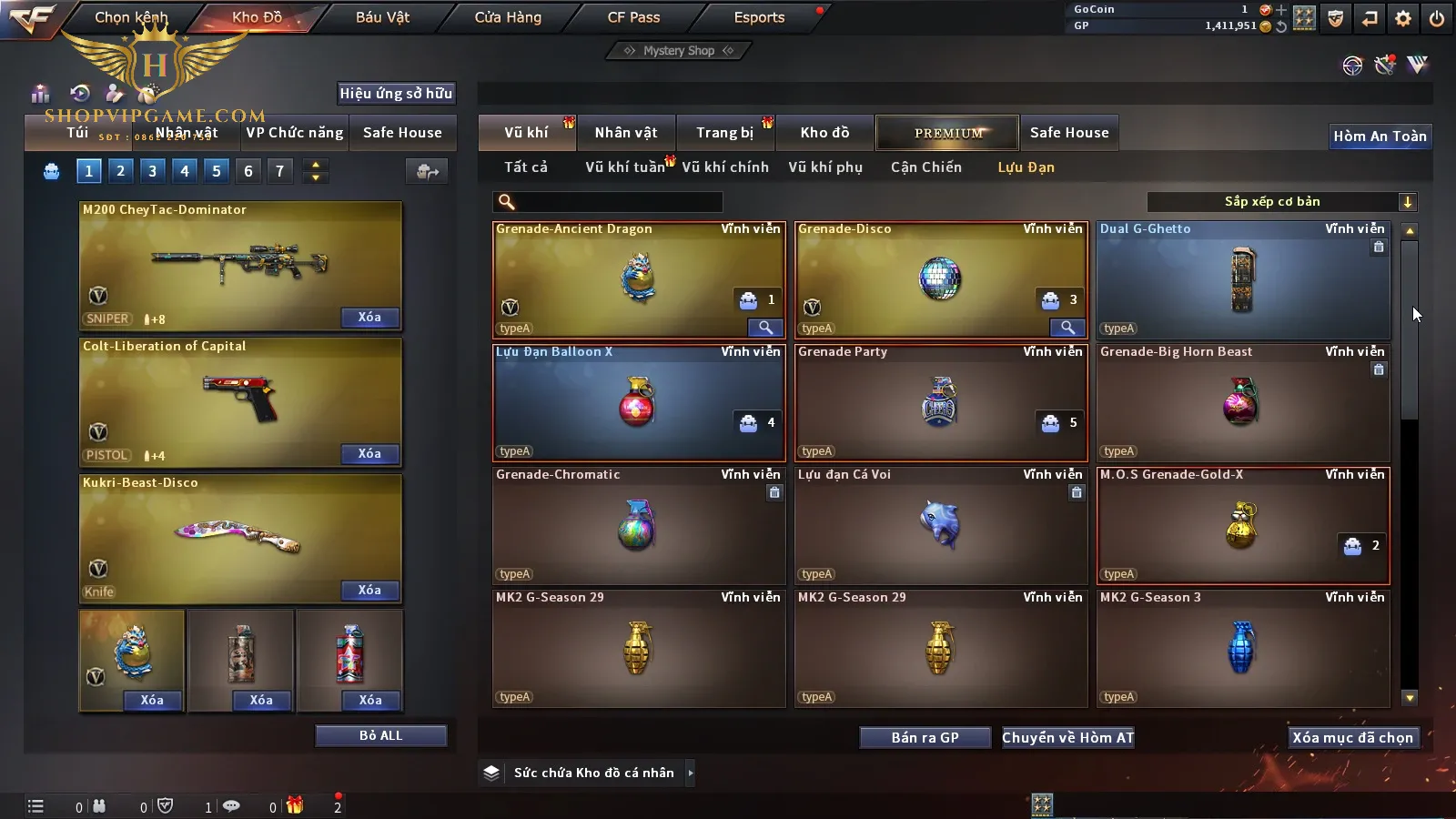This screenshot has height=819, width=1456.
Task: Switch to the Trang bị tab
Action: (724, 133)
